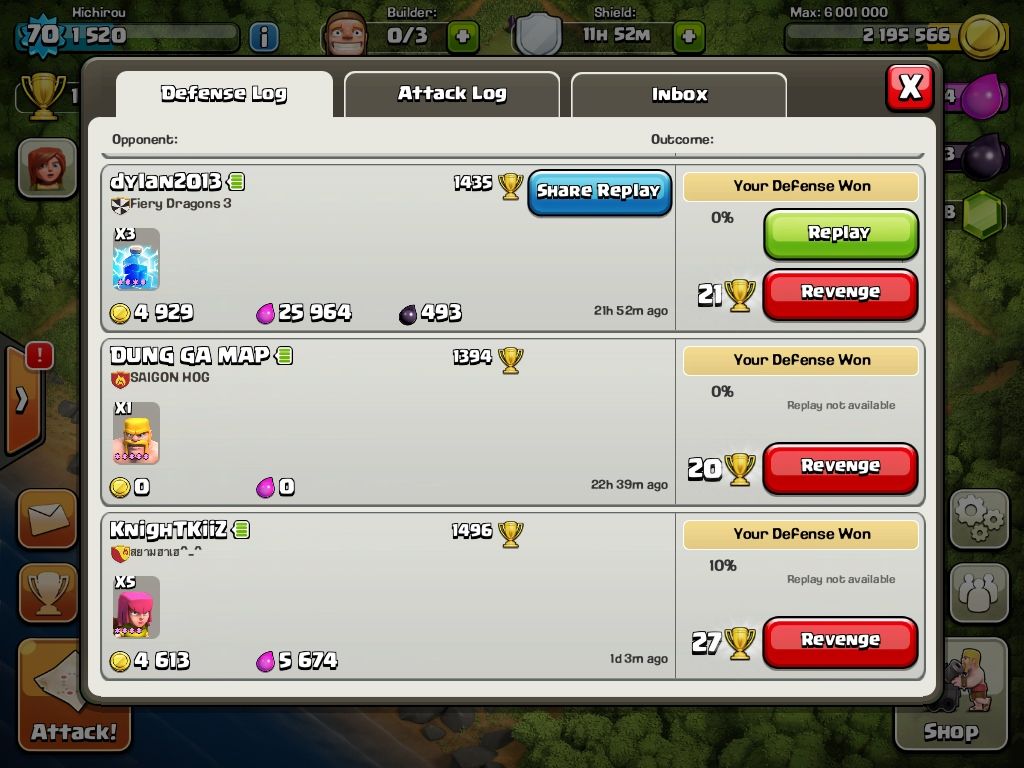Switch to the Attack Log tab
Viewport: 1024px width, 768px height.
(x=452, y=94)
